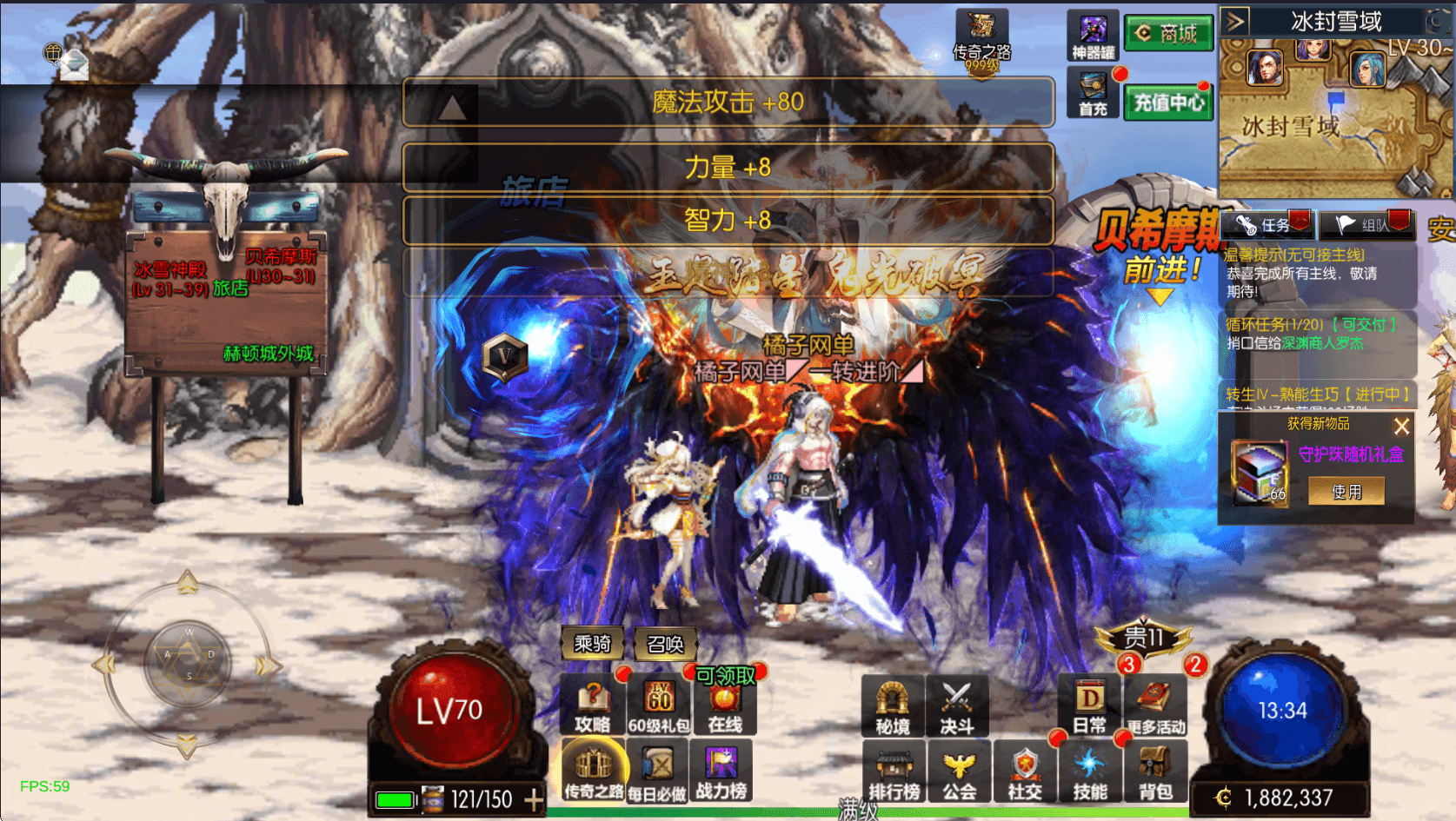Close the 获得新物品 popup
Screen dimensions: 1456x821
1401,427
